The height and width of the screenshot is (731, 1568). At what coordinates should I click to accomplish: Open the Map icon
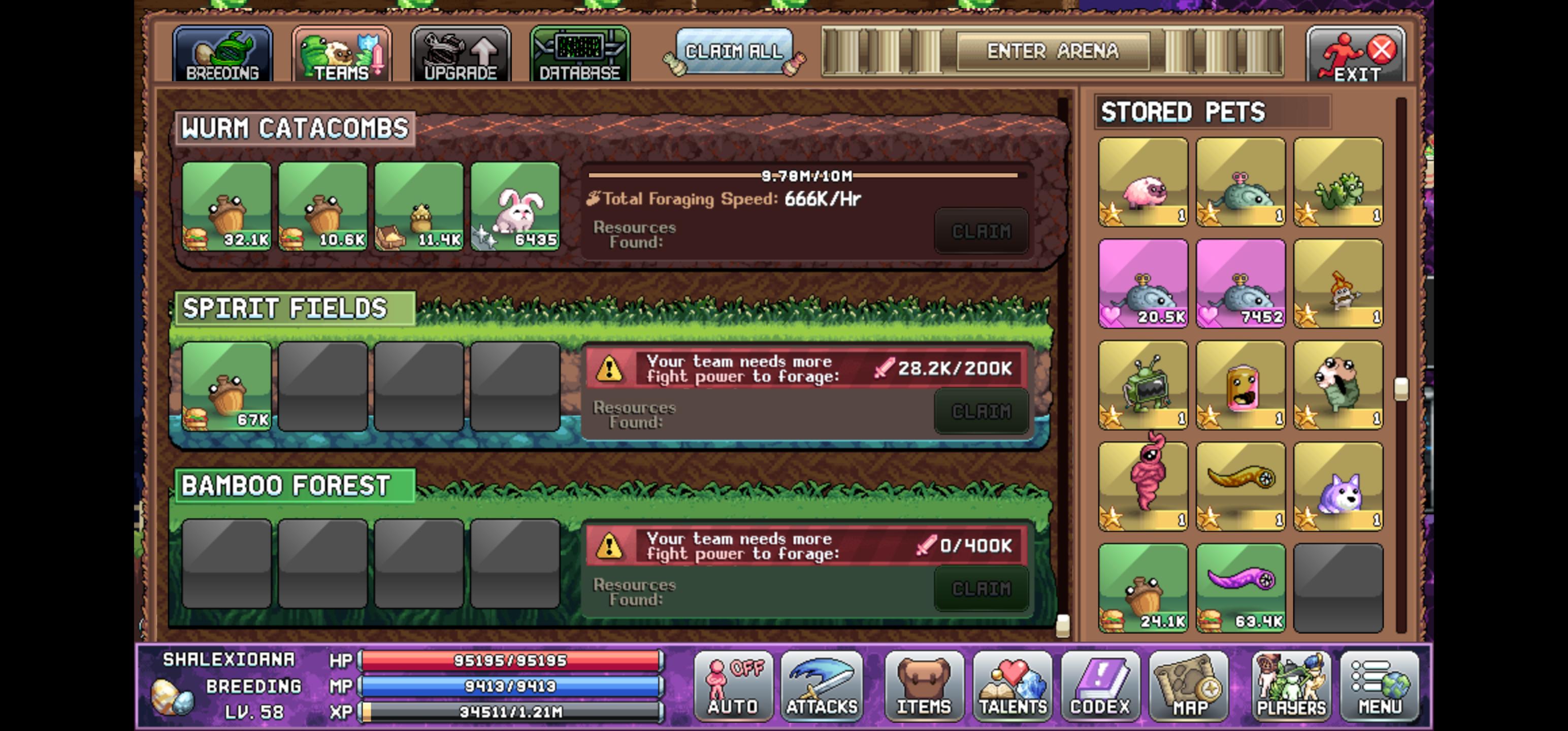1189,686
